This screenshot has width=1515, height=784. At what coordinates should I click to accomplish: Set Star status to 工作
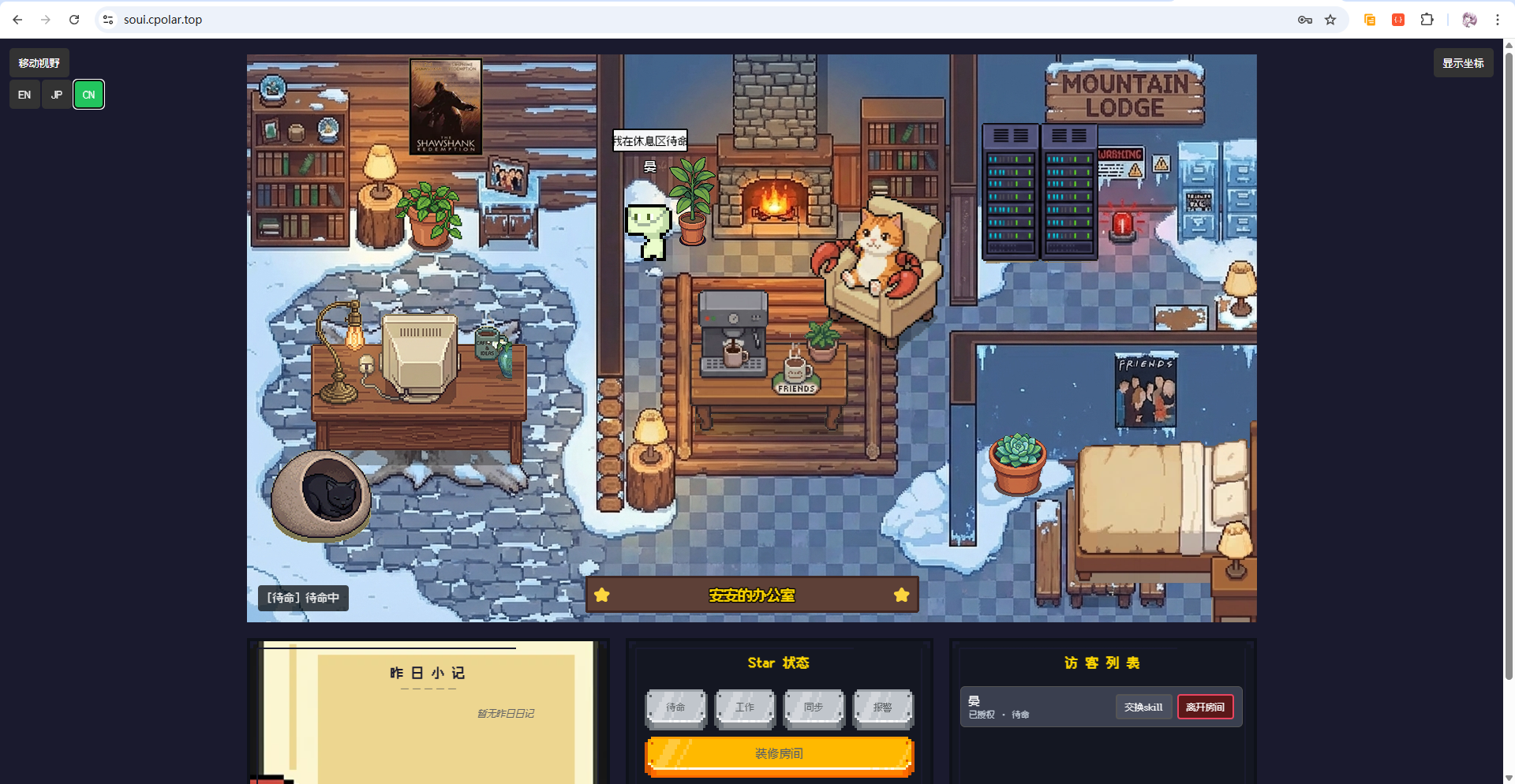[x=745, y=707]
